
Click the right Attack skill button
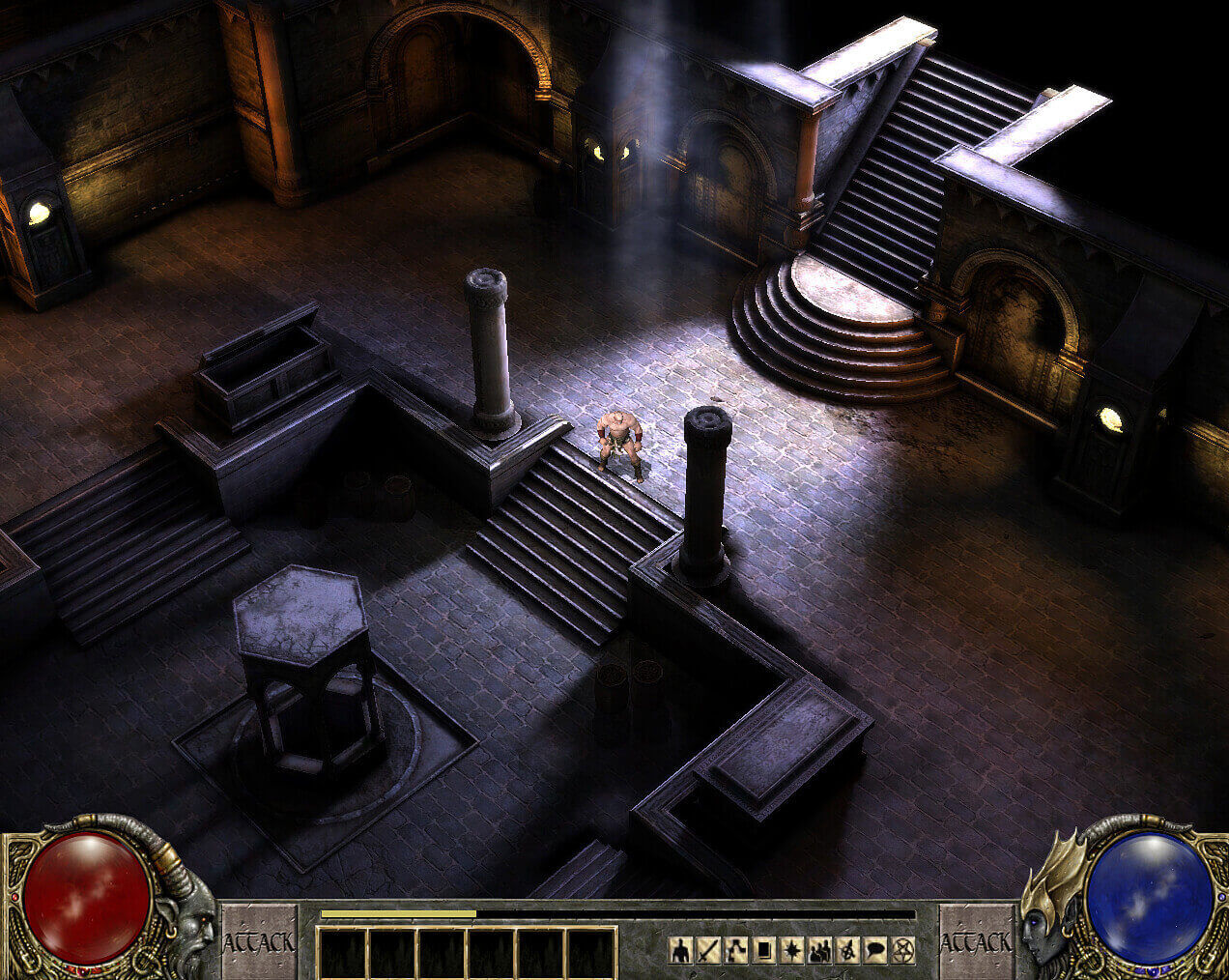(977, 941)
